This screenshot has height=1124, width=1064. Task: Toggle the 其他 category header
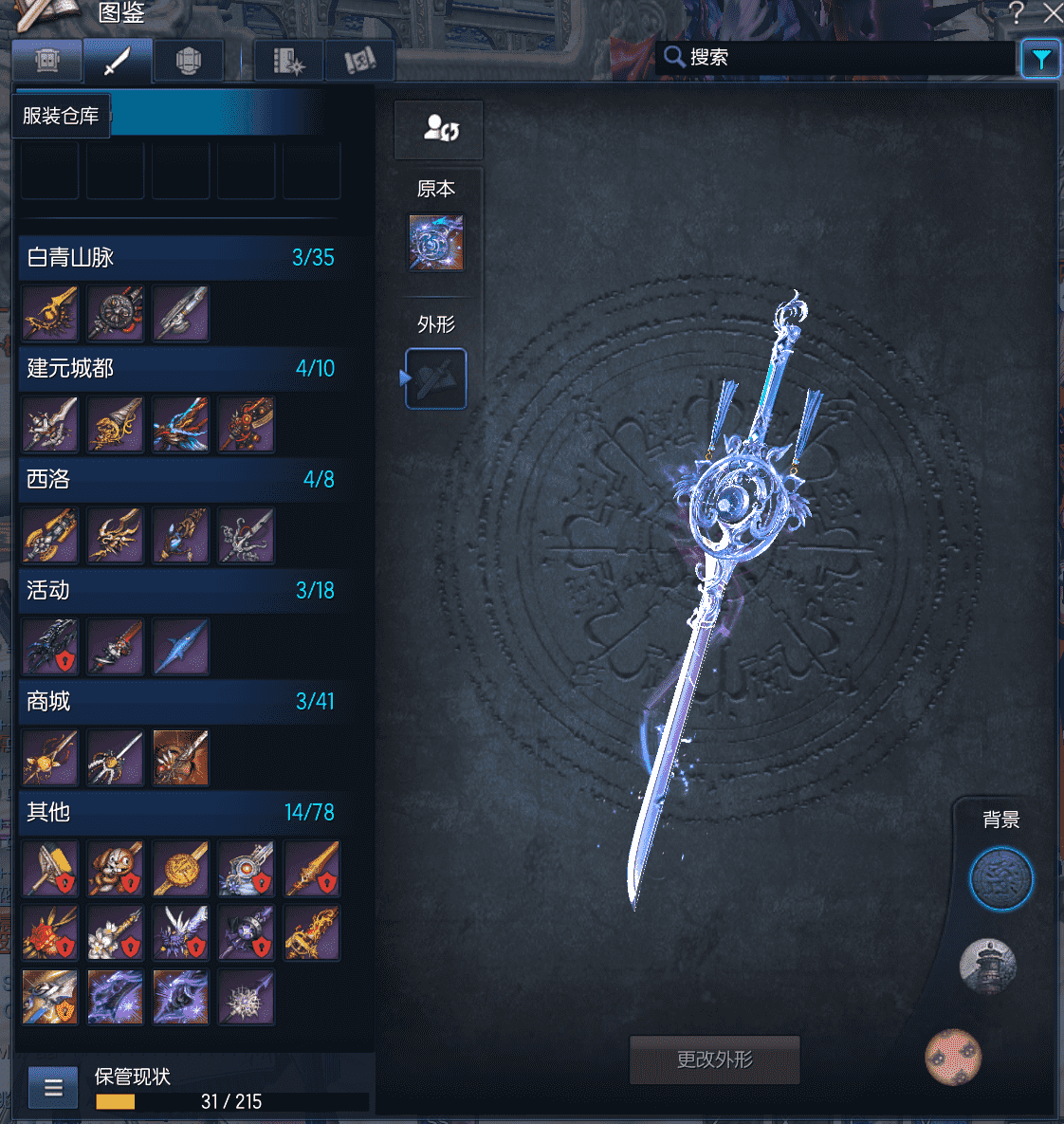(180, 812)
